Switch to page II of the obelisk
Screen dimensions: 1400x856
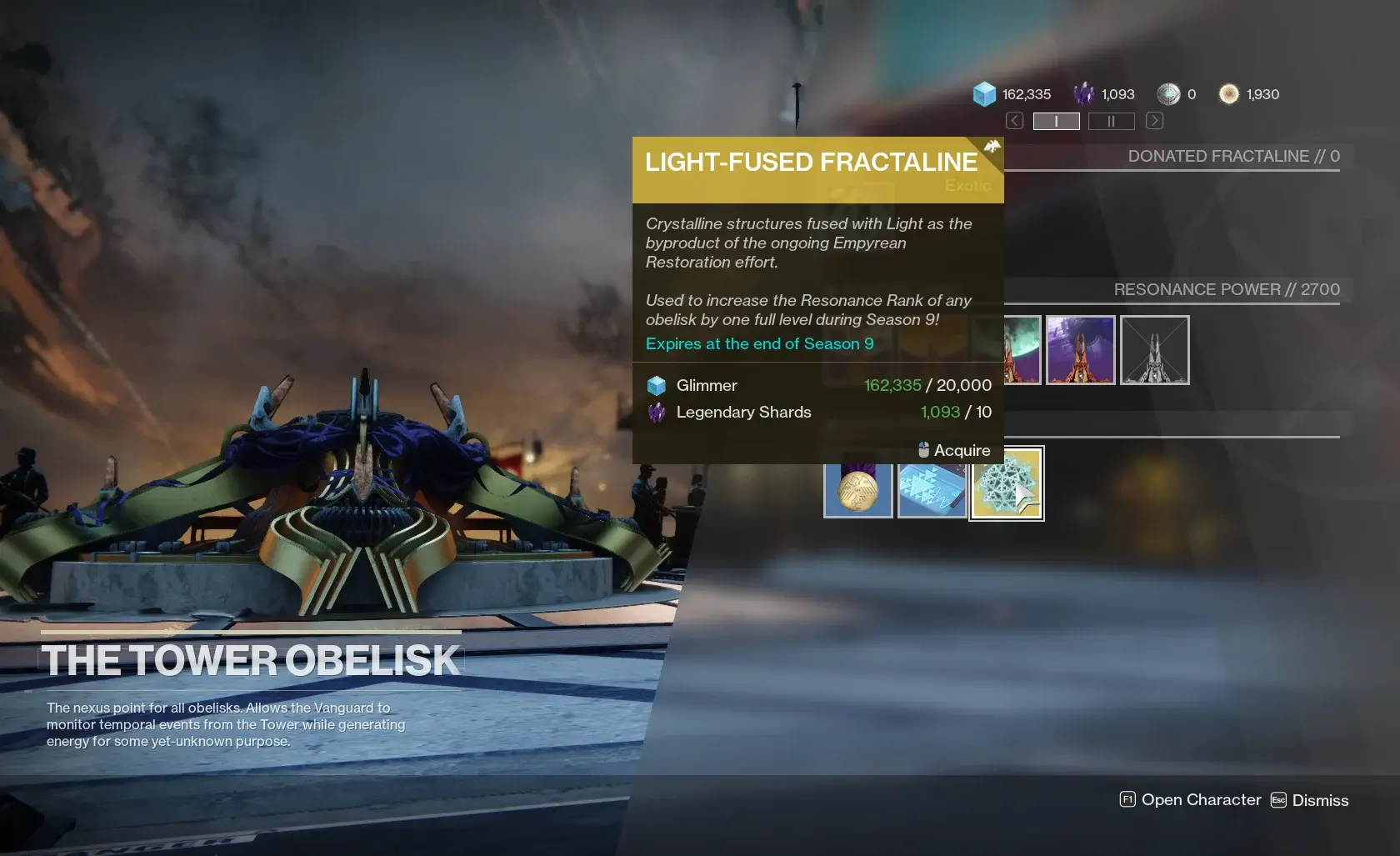pyautogui.click(x=1111, y=122)
